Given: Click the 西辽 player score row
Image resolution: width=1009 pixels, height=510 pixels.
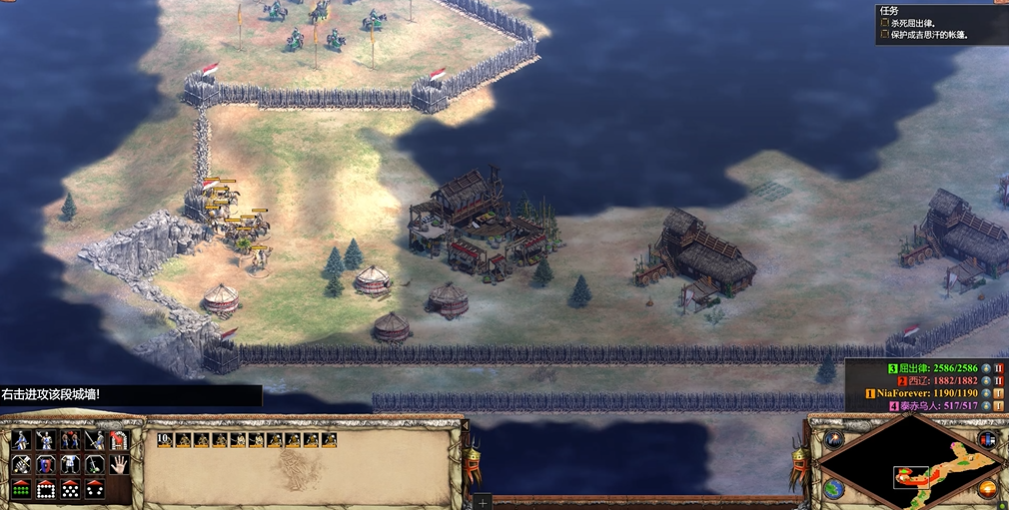Looking at the screenshot, I should 937,381.
